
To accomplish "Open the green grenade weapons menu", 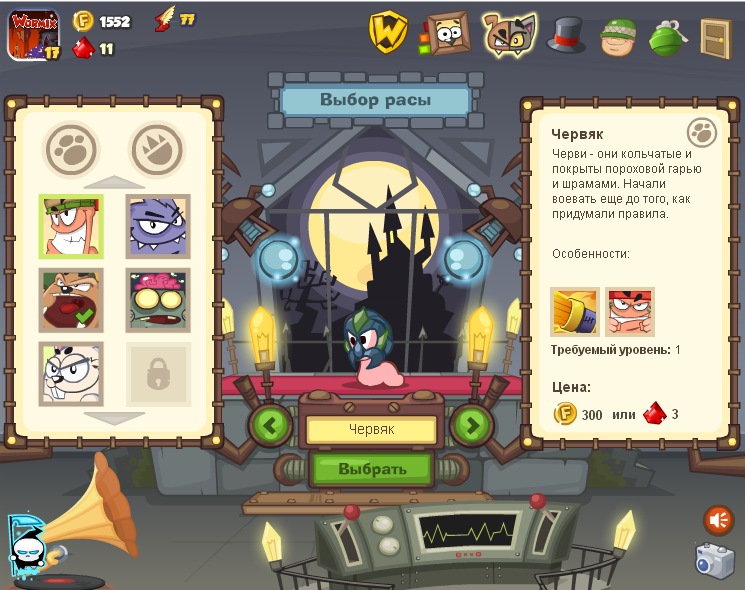I will coord(666,36).
